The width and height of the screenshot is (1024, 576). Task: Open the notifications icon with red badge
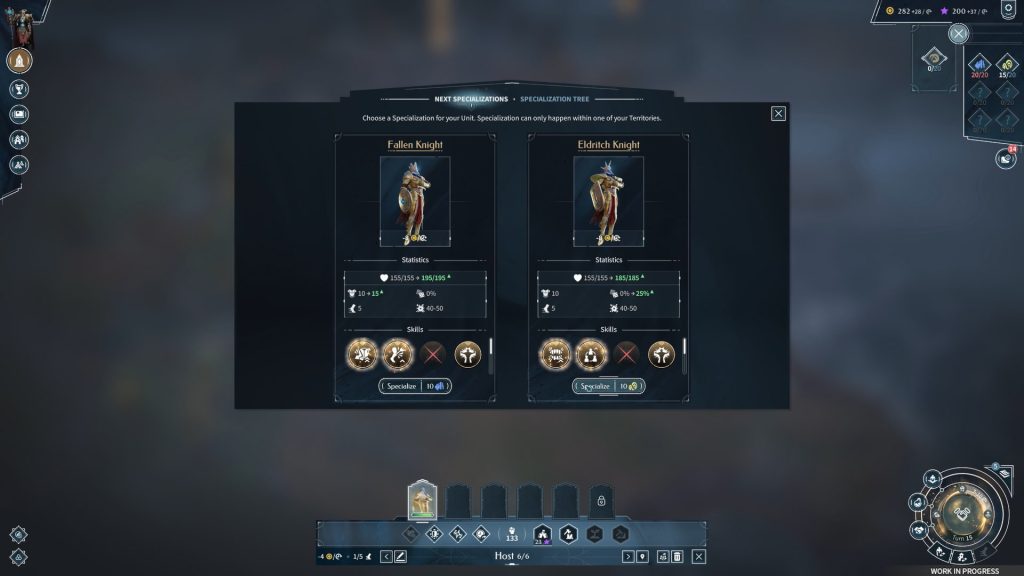pyautogui.click(x=1004, y=158)
